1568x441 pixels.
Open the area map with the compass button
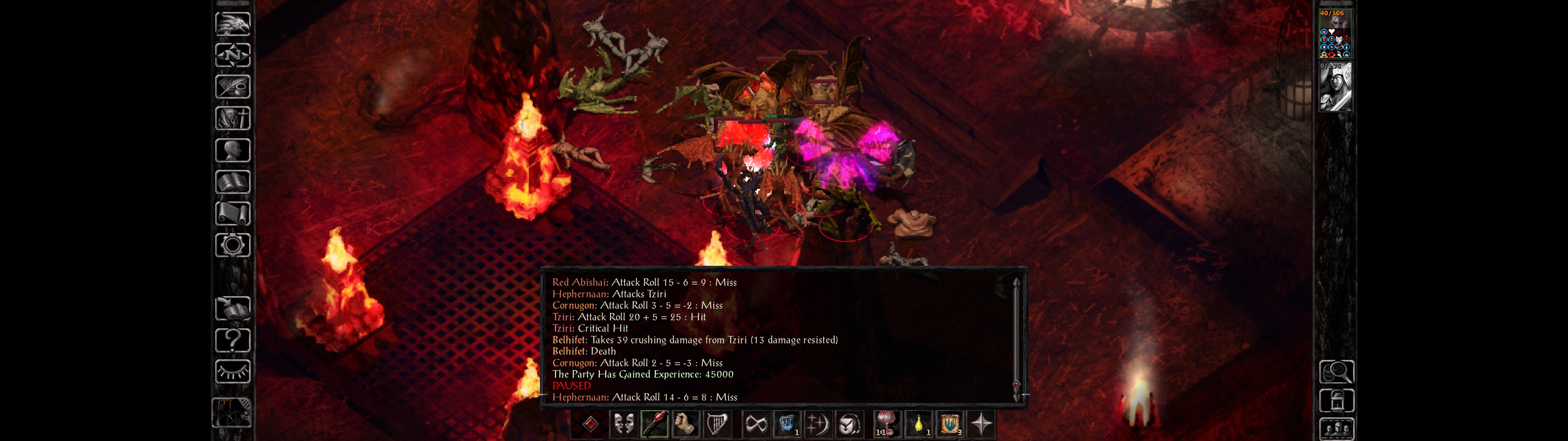(x=232, y=55)
